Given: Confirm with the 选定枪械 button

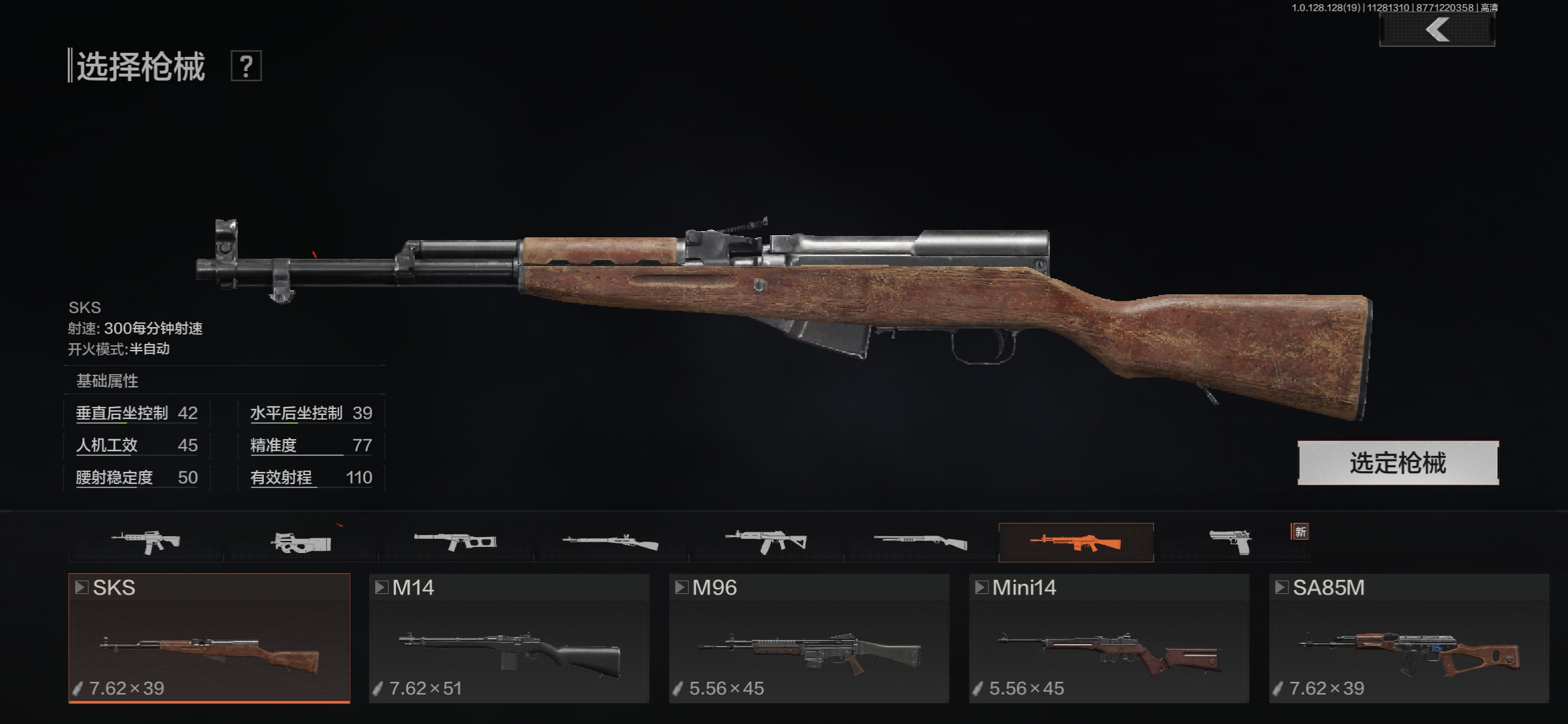Looking at the screenshot, I should pyautogui.click(x=1398, y=463).
